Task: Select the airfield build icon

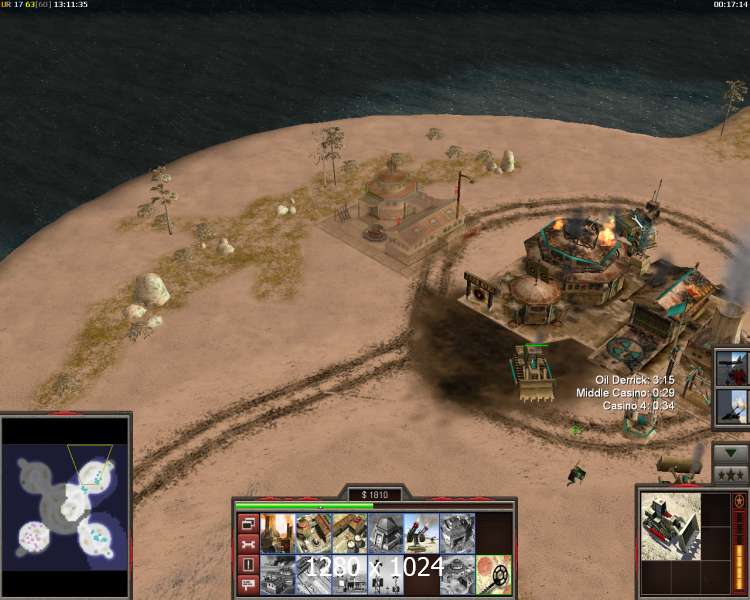Action: pyautogui.click(x=312, y=574)
